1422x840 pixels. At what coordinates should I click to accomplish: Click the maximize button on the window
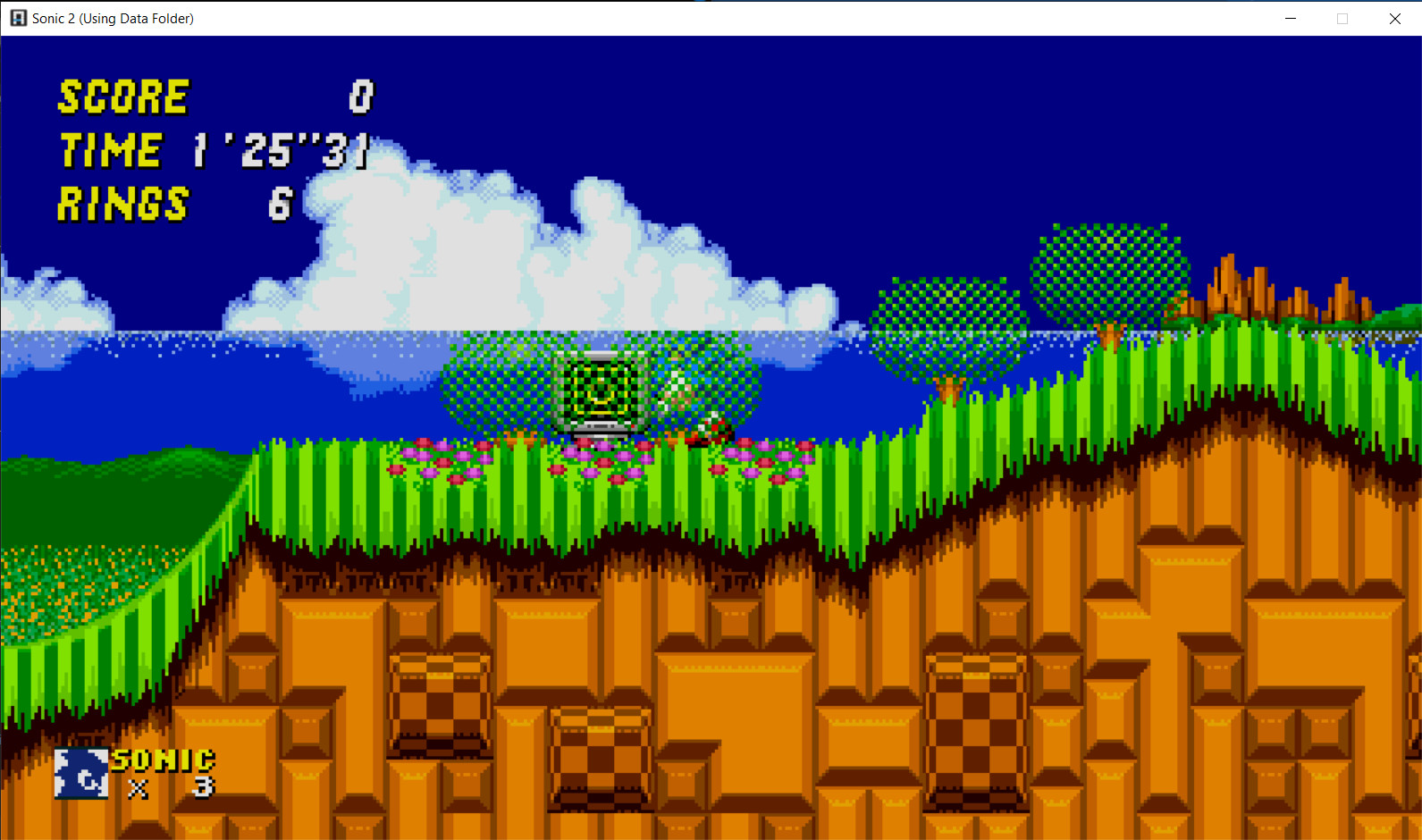(1342, 18)
